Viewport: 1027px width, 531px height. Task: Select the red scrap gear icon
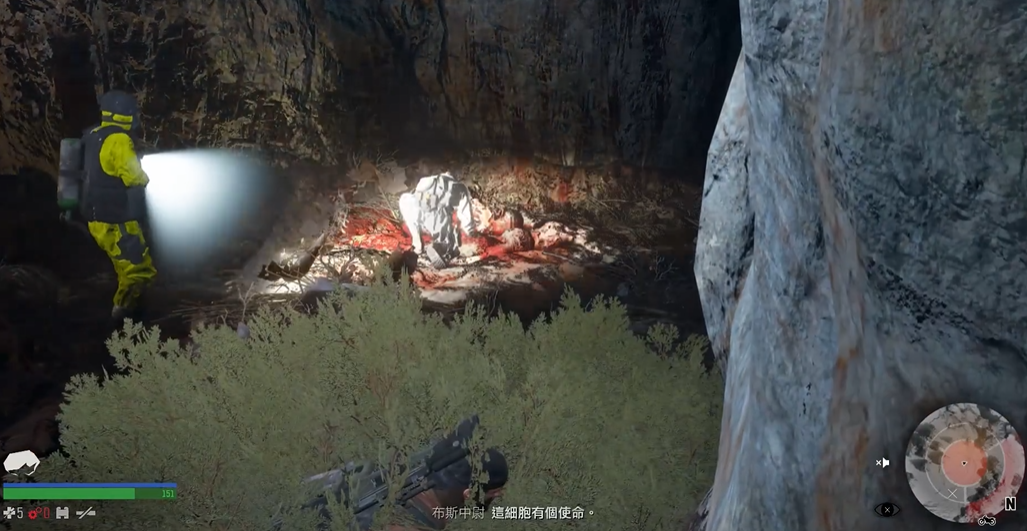33,513
